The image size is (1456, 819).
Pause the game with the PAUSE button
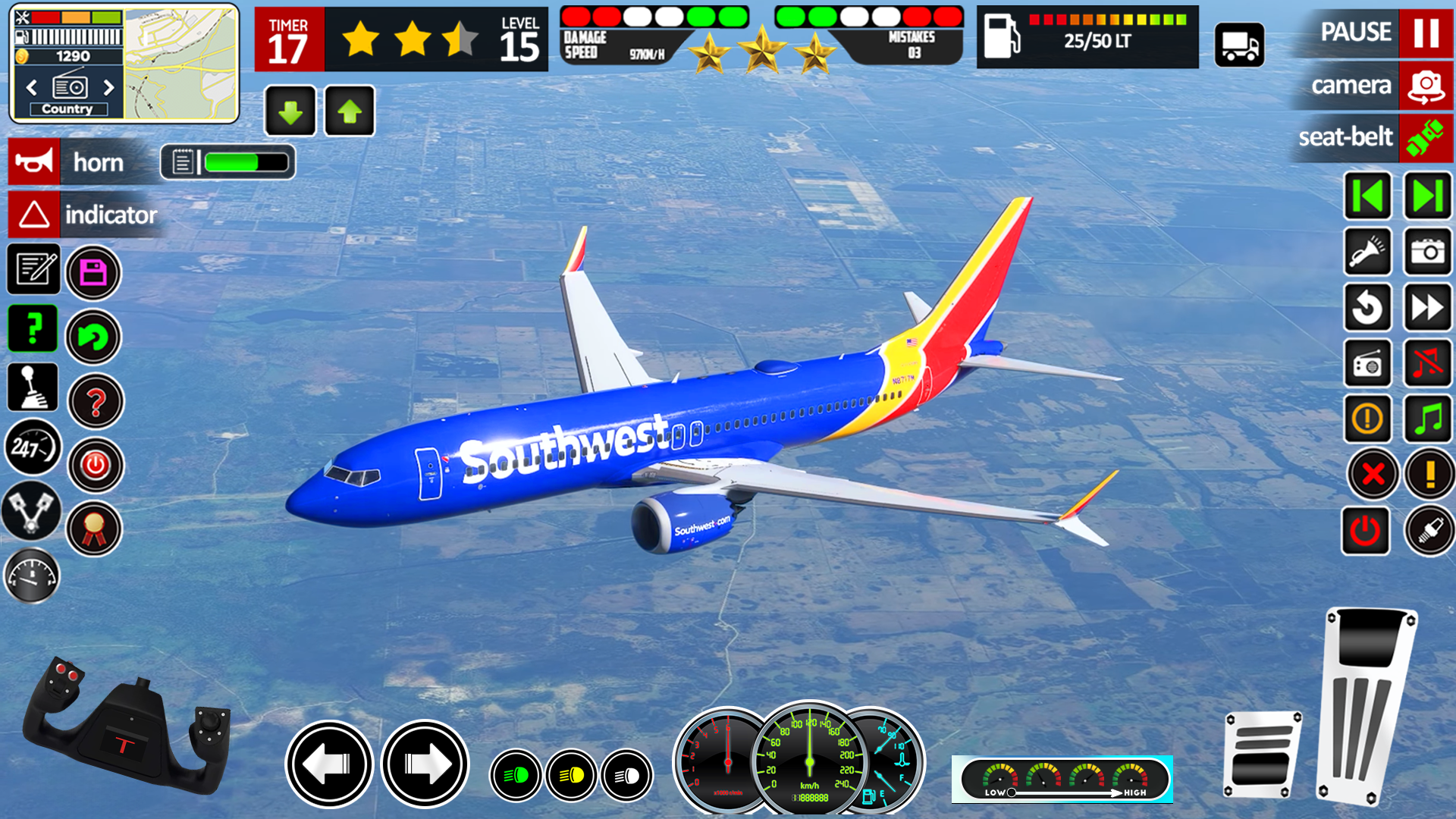click(x=1426, y=33)
